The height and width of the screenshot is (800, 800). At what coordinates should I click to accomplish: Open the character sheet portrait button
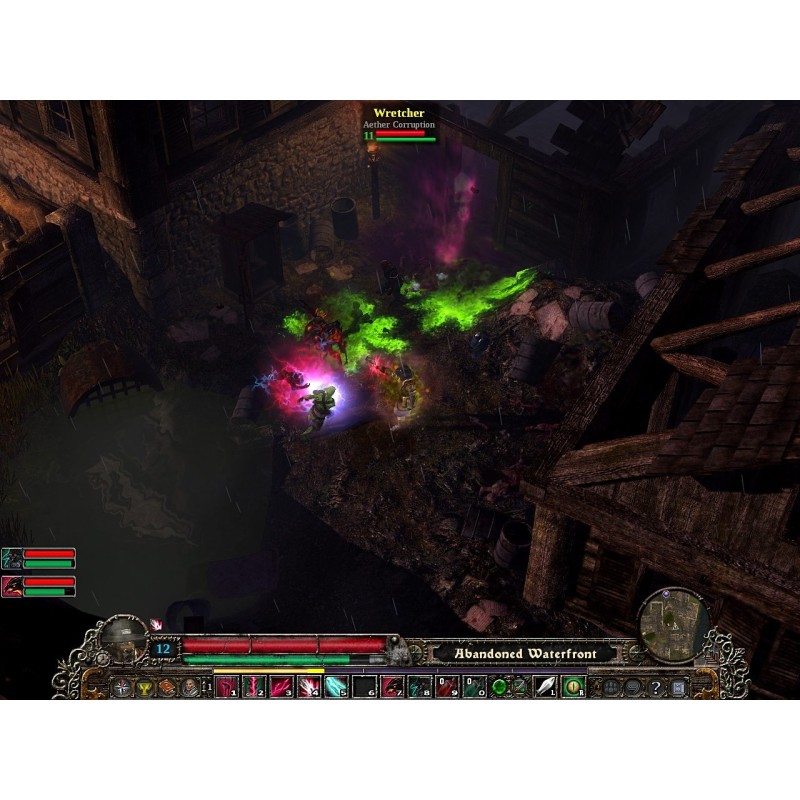point(190,687)
